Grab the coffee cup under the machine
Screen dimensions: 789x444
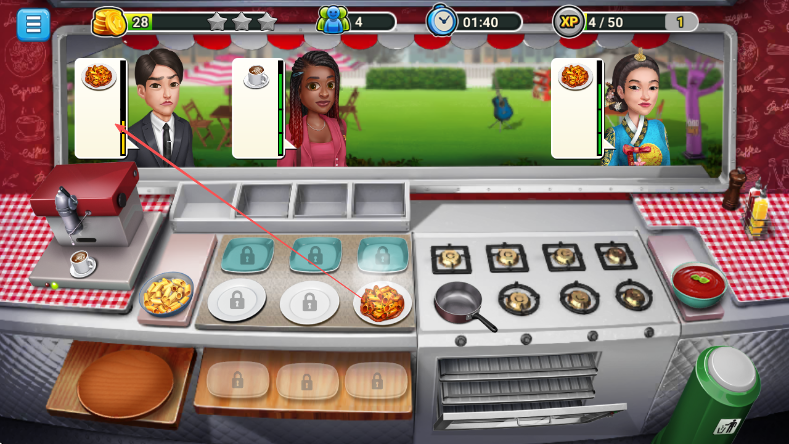click(81, 262)
